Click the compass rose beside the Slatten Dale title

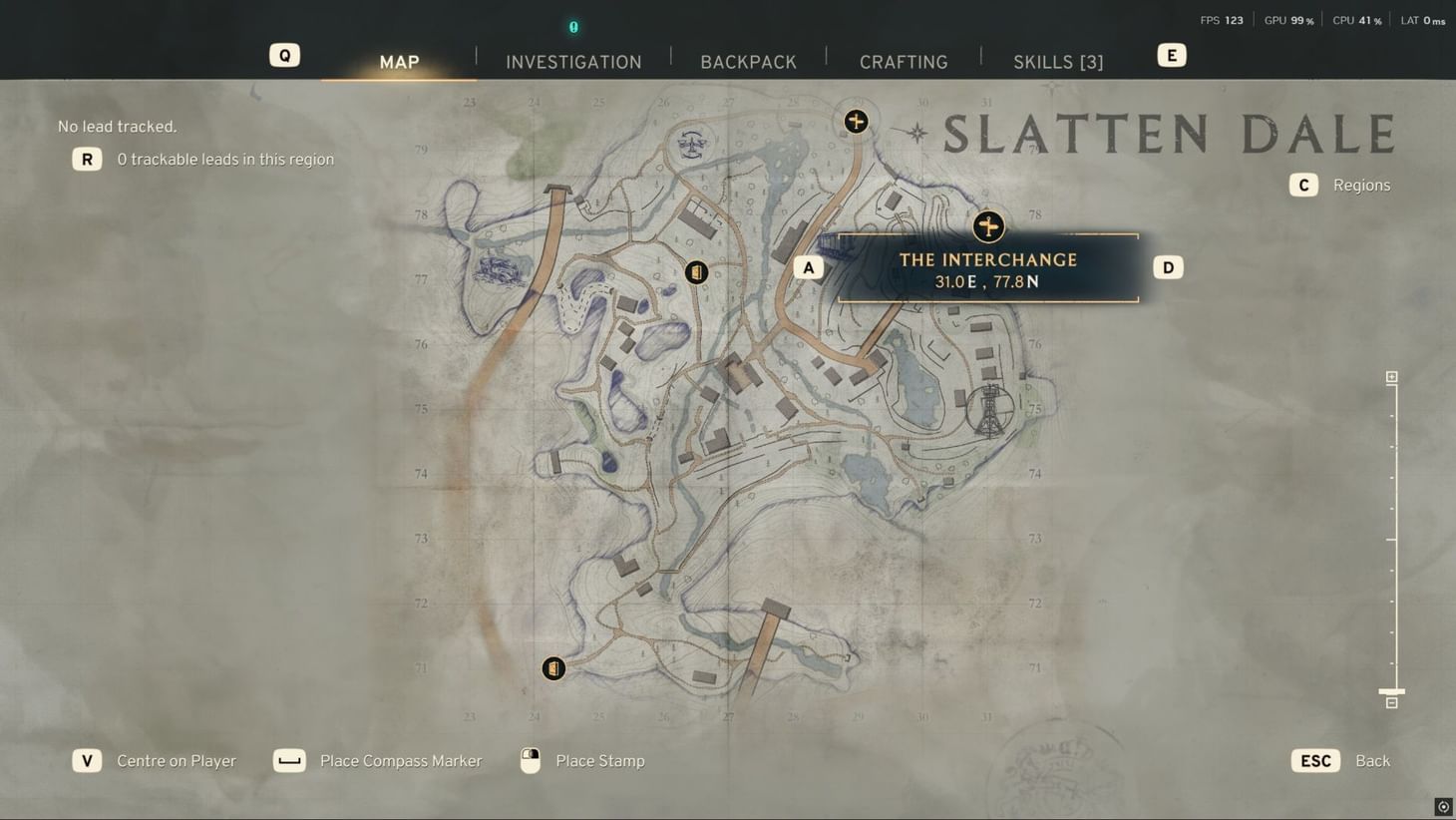click(x=916, y=131)
